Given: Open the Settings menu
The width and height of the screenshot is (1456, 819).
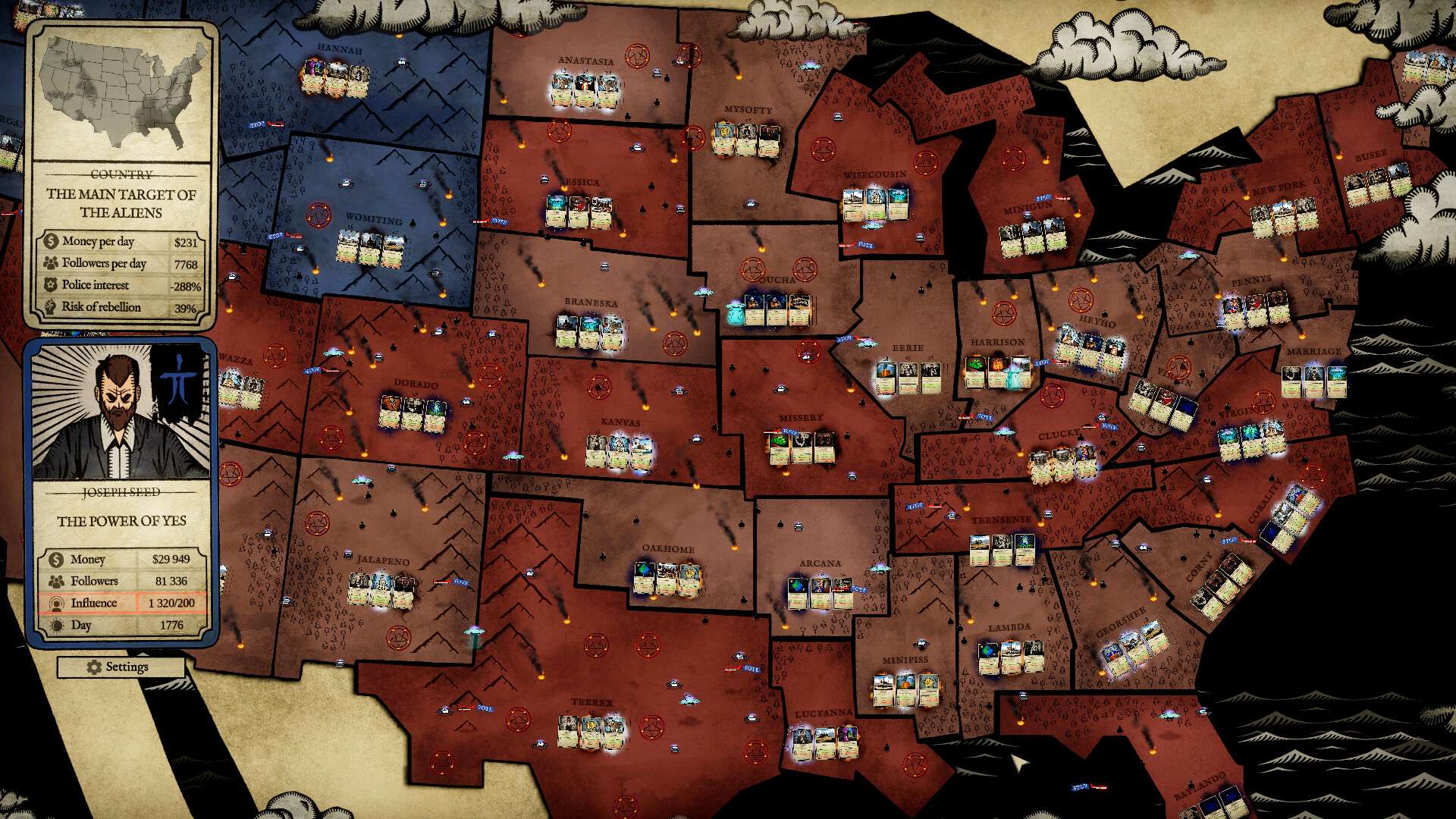Looking at the screenshot, I should click(x=120, y=667).
